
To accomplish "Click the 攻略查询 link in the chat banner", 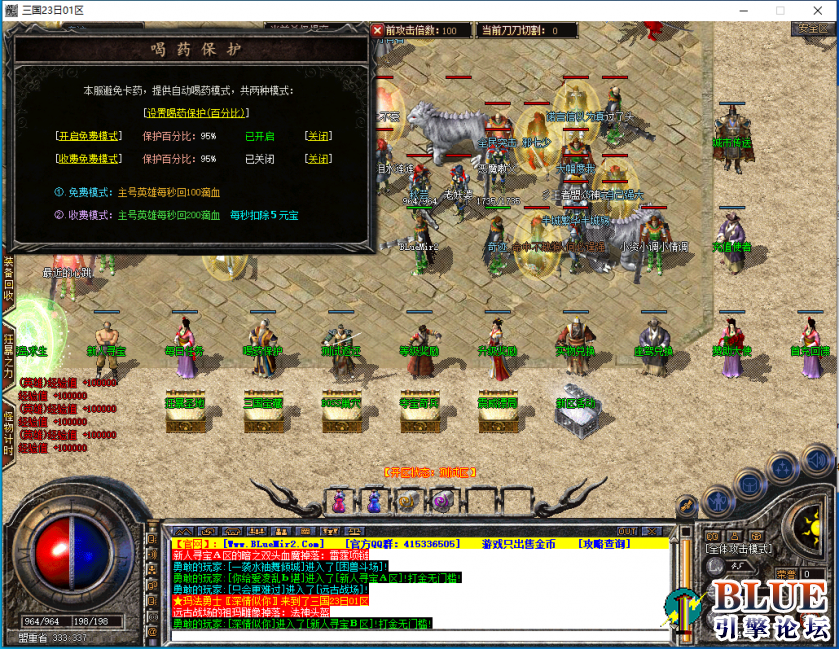I will 604,543.
